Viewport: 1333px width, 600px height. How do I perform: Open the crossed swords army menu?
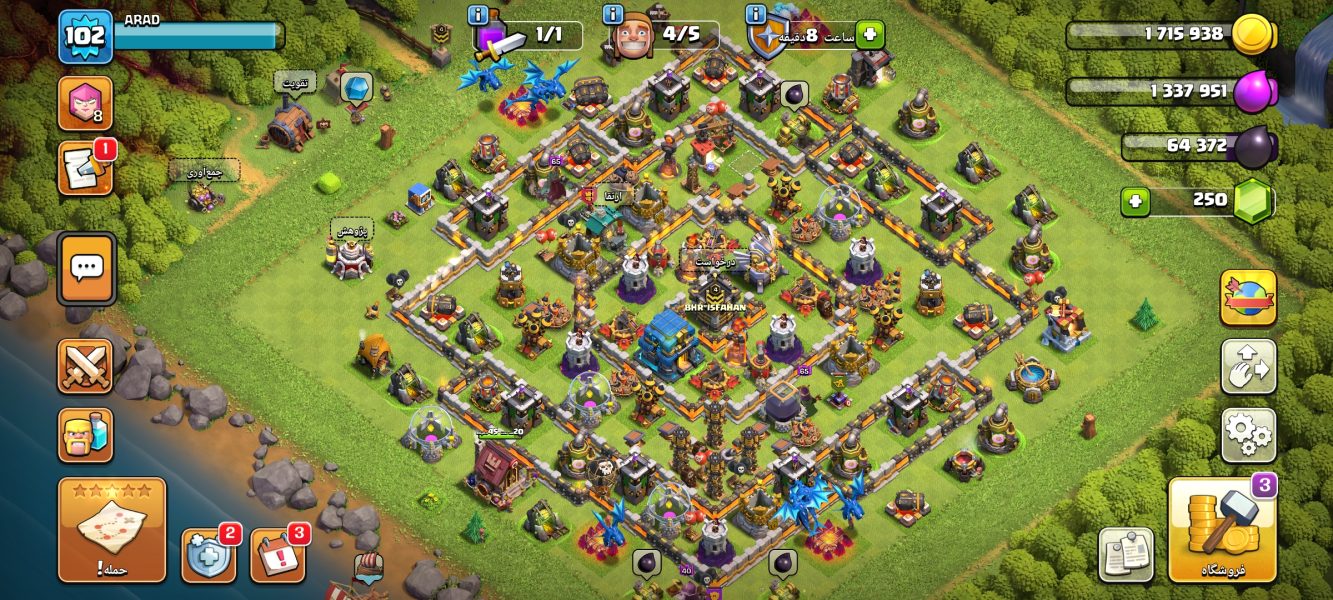click(x=86, y=366)
